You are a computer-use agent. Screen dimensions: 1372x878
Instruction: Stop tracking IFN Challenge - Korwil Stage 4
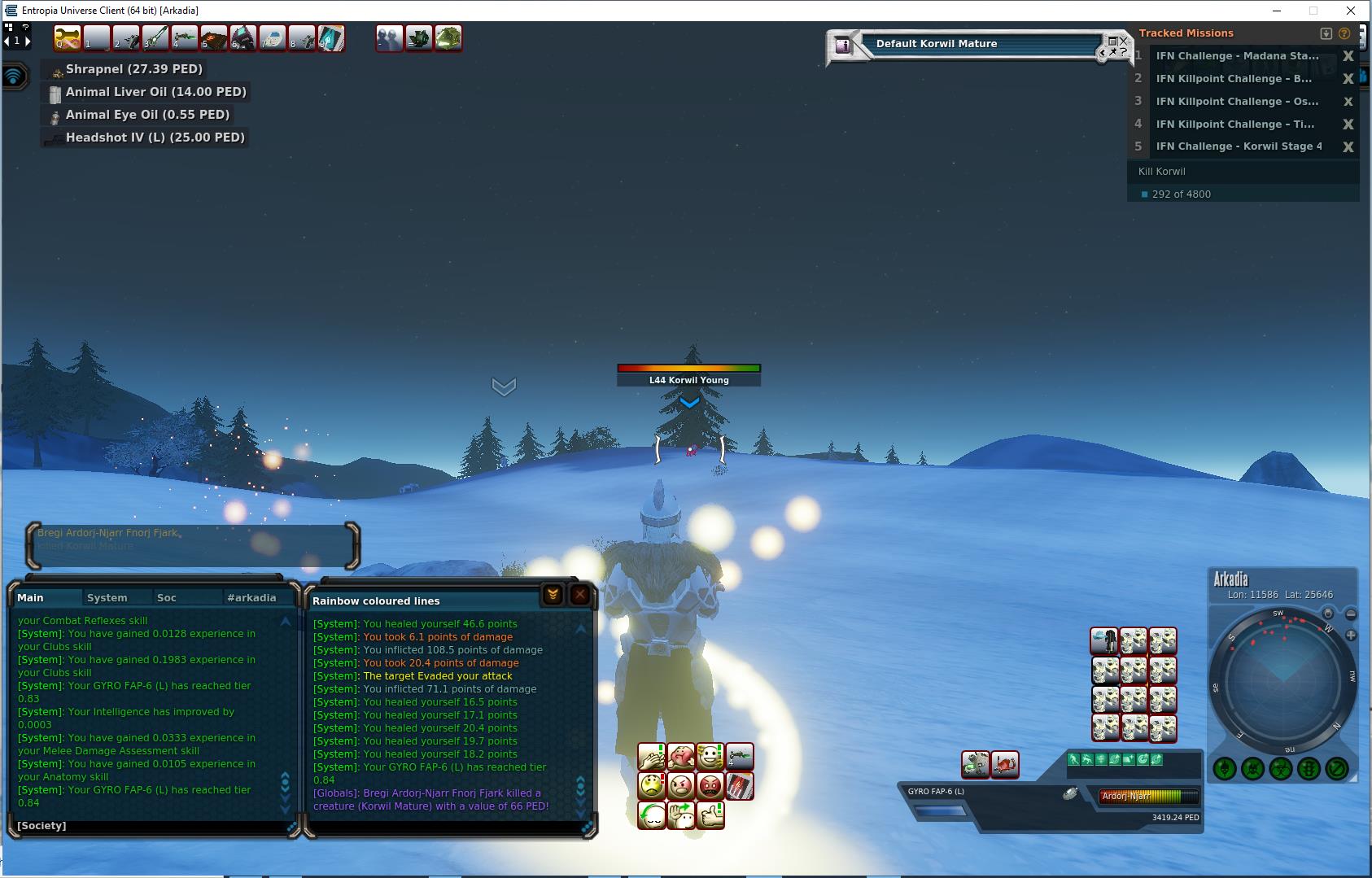1348,146
